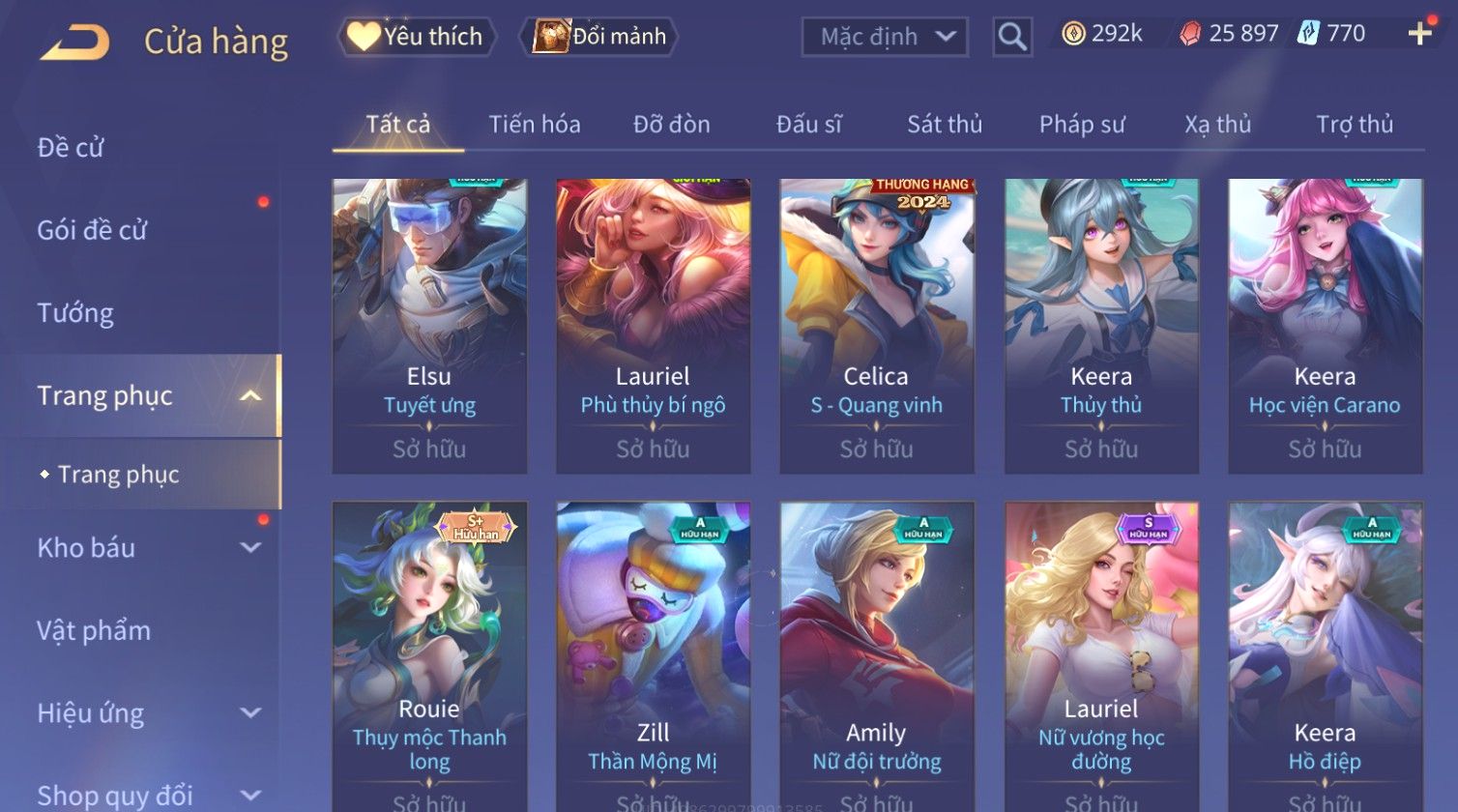The image size is (1458, 812).
Task: Click the magnifying glass search button
Action: tap(1012, 37)
